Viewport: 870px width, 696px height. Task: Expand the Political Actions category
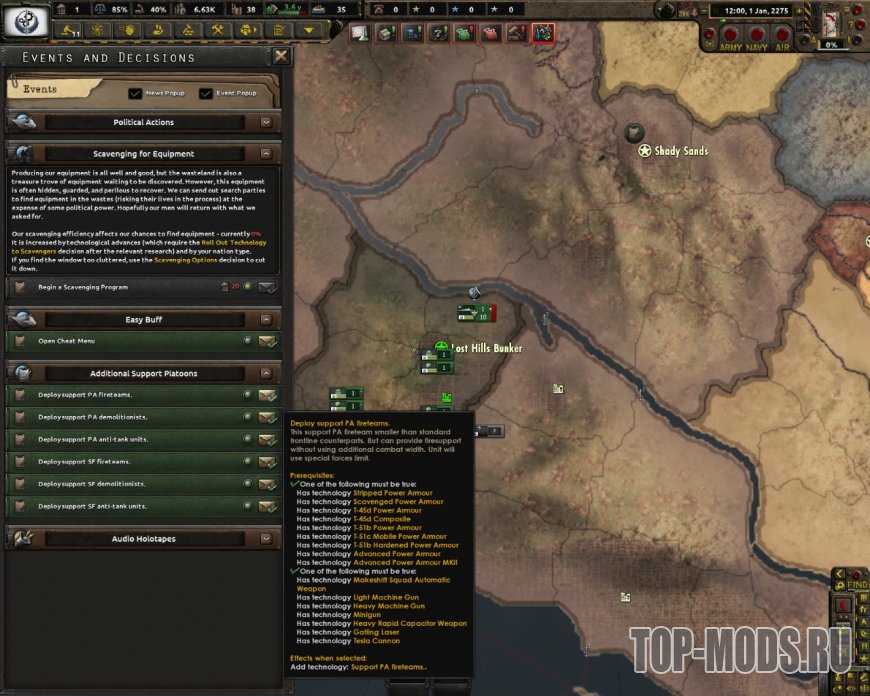266,122
